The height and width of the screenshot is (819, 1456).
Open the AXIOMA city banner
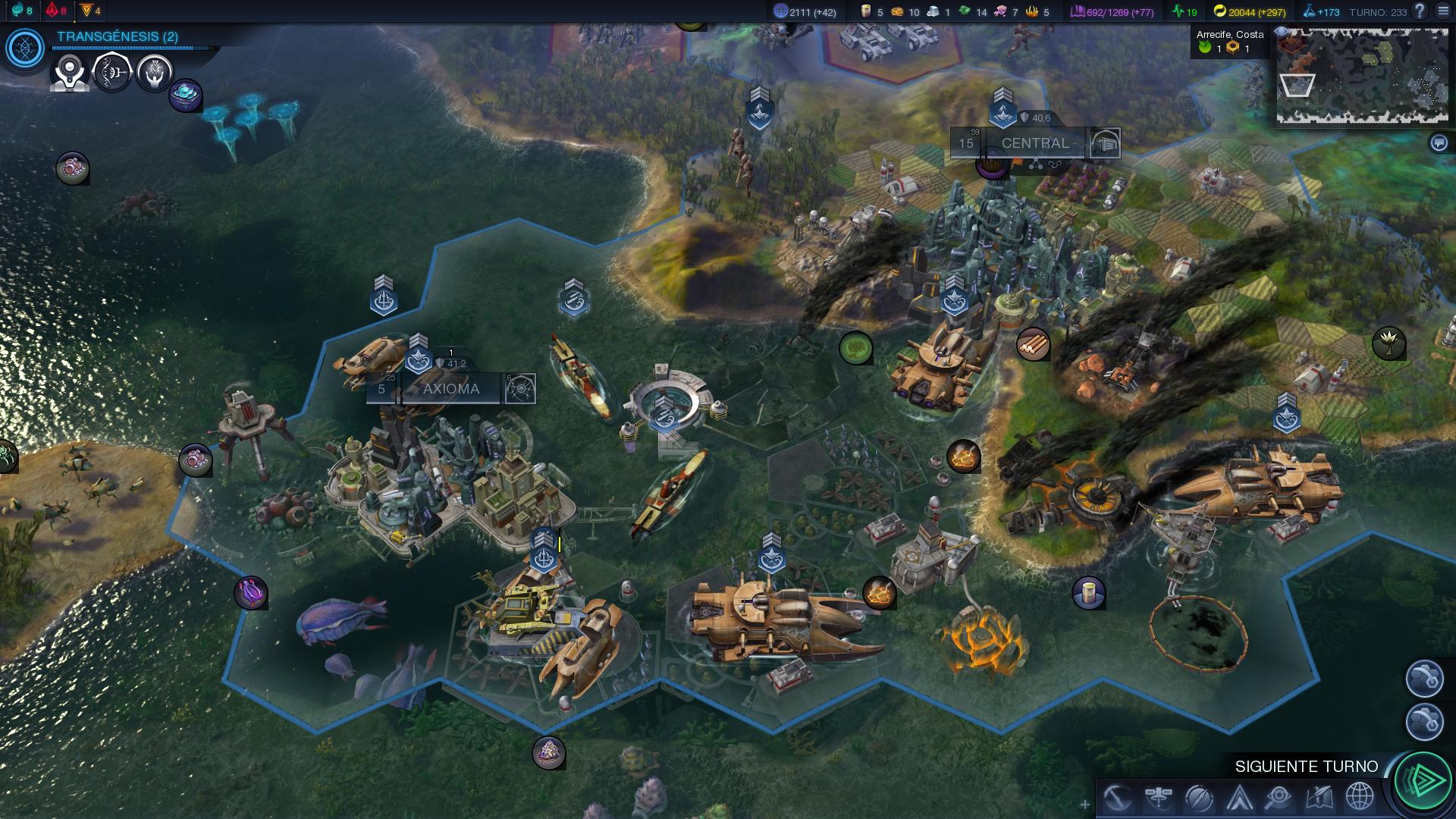tap(450, 389)
